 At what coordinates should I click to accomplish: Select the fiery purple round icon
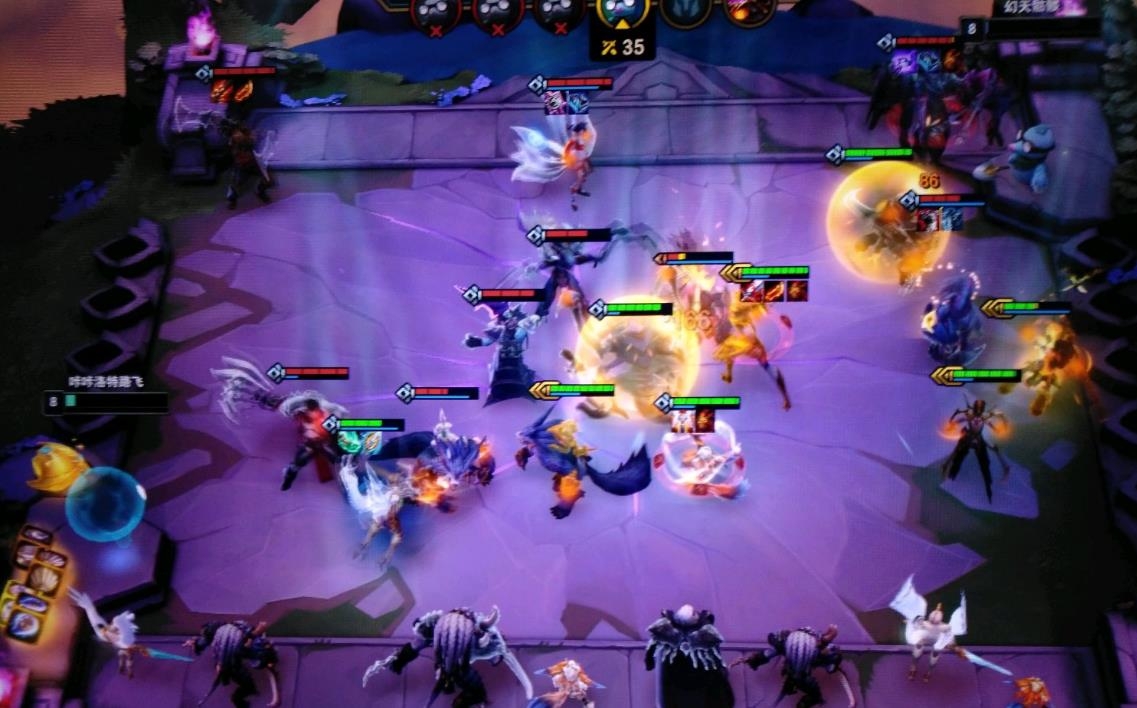pyautogui.click(x=748, y=10)
